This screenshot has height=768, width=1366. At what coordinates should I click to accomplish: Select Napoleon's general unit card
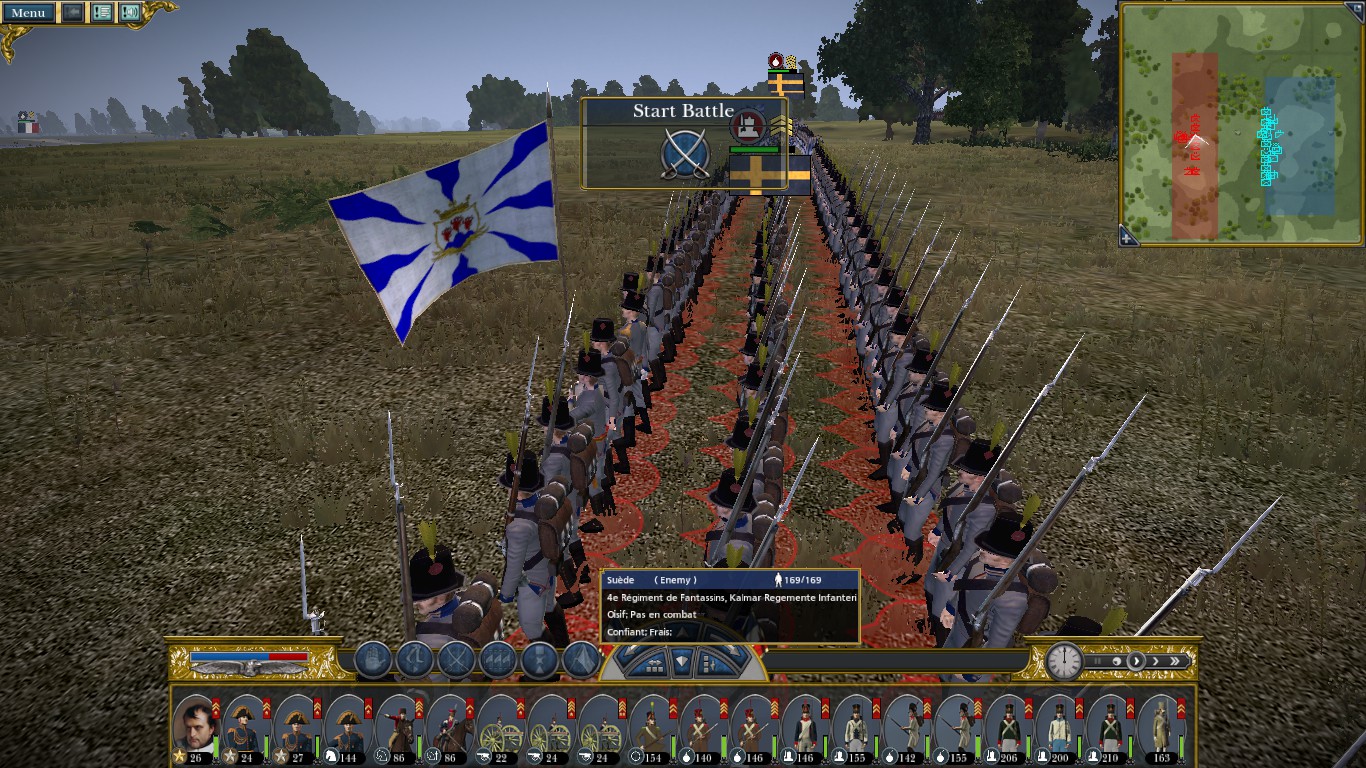click(x=195, y=724)
